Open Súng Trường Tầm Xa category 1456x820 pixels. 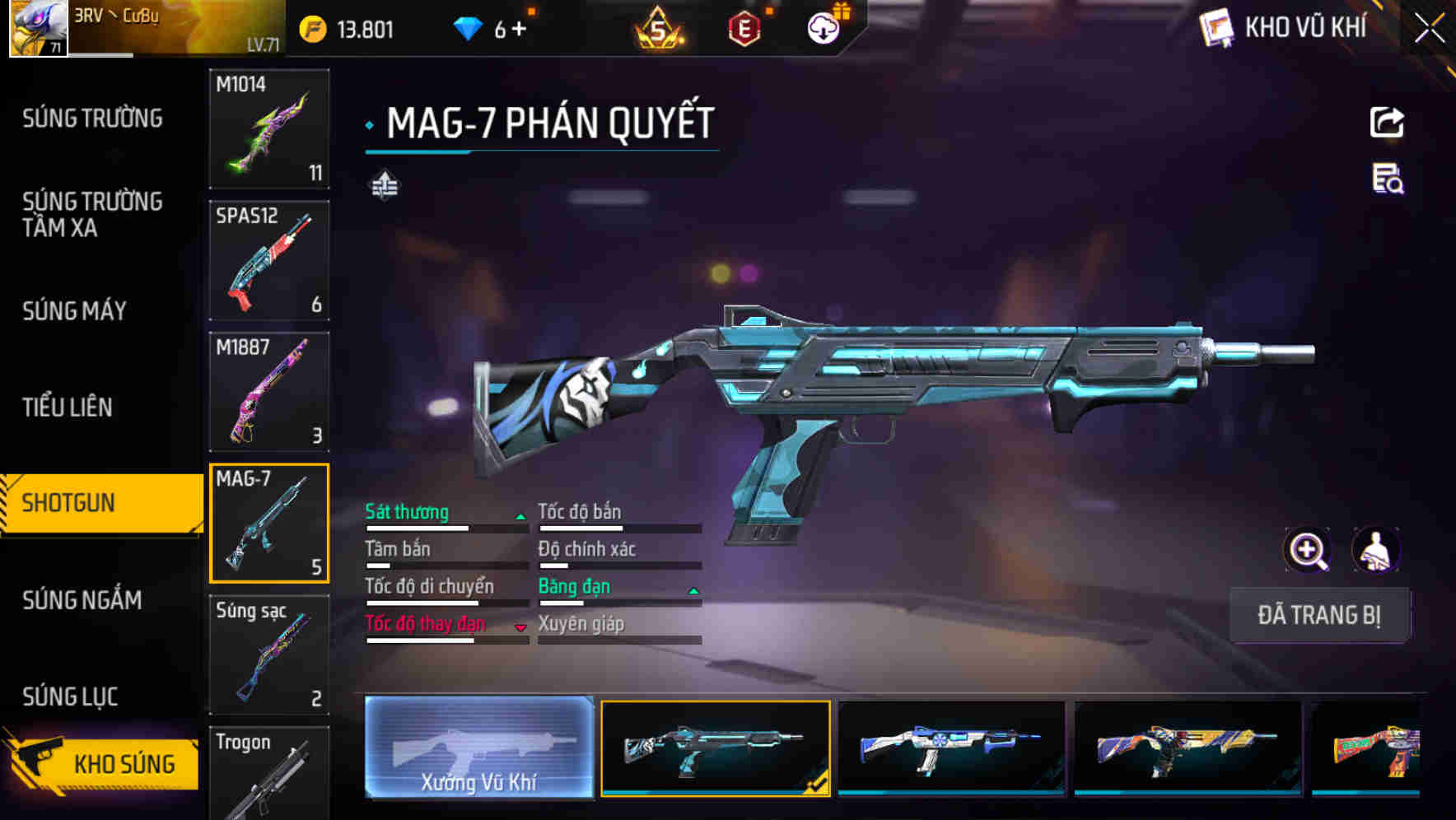(x=92, y=214)
